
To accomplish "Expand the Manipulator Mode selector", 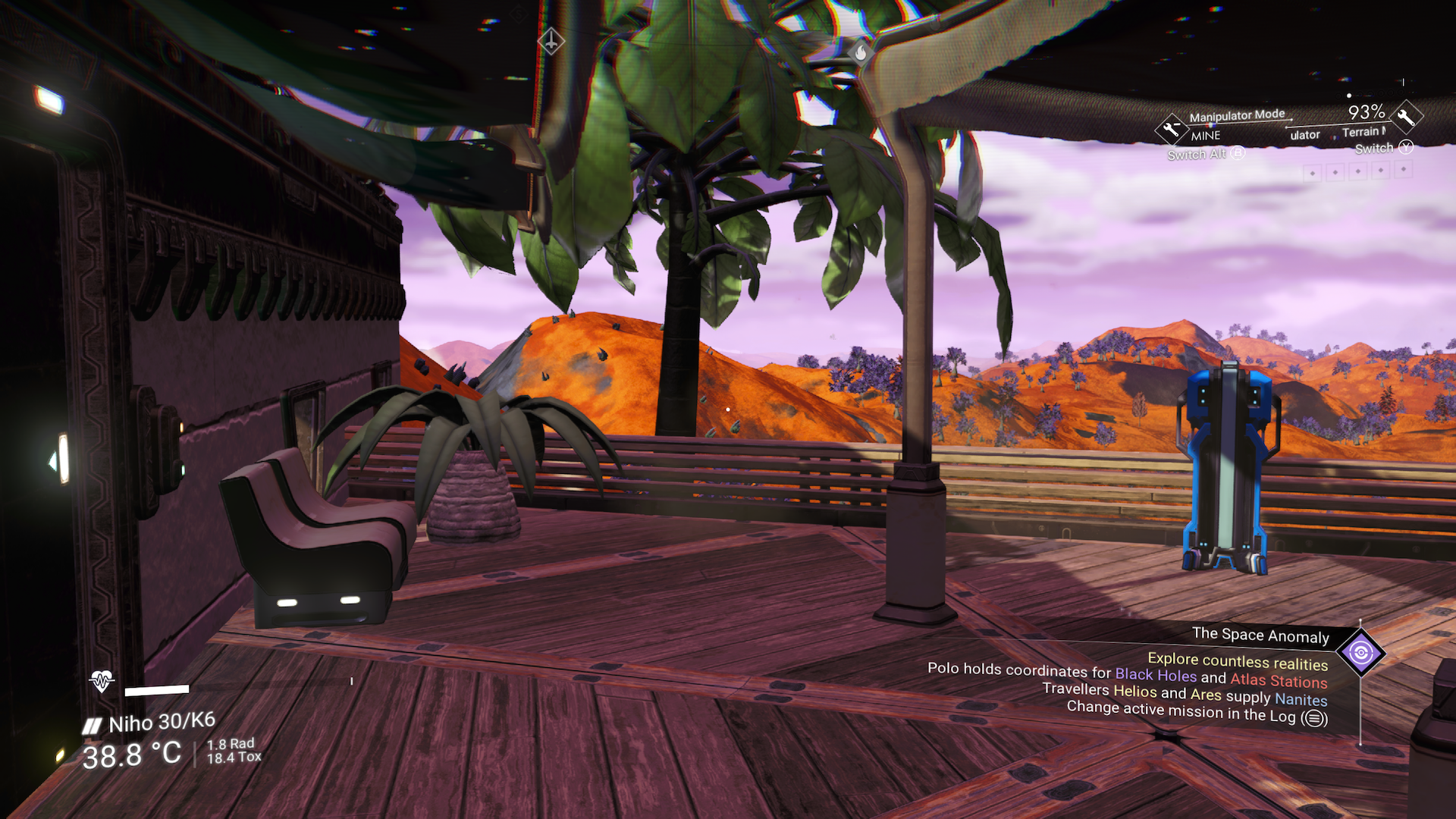I will point(1236,115).
